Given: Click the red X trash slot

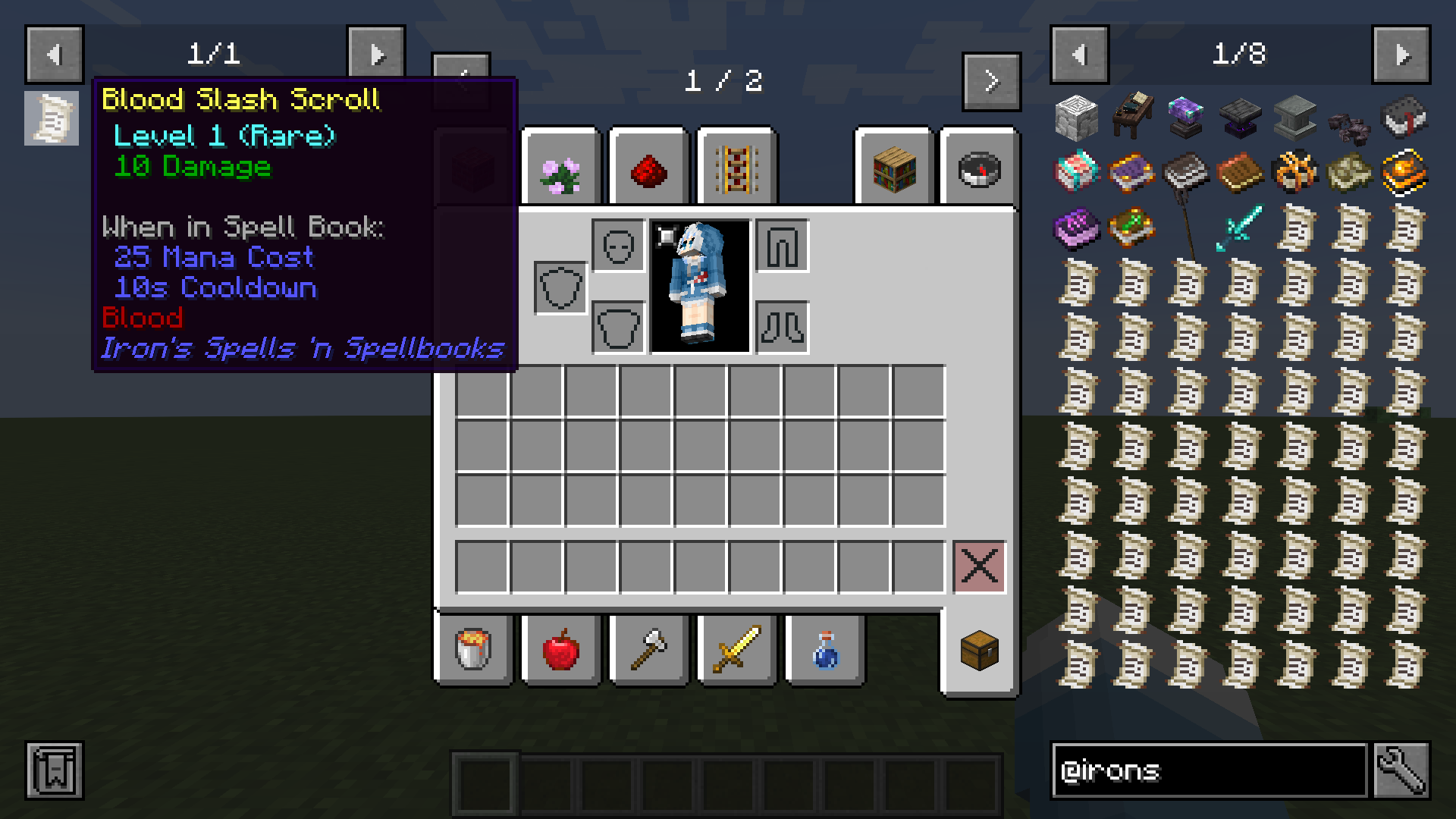Looking at the screenshot, I should (980, 565).
